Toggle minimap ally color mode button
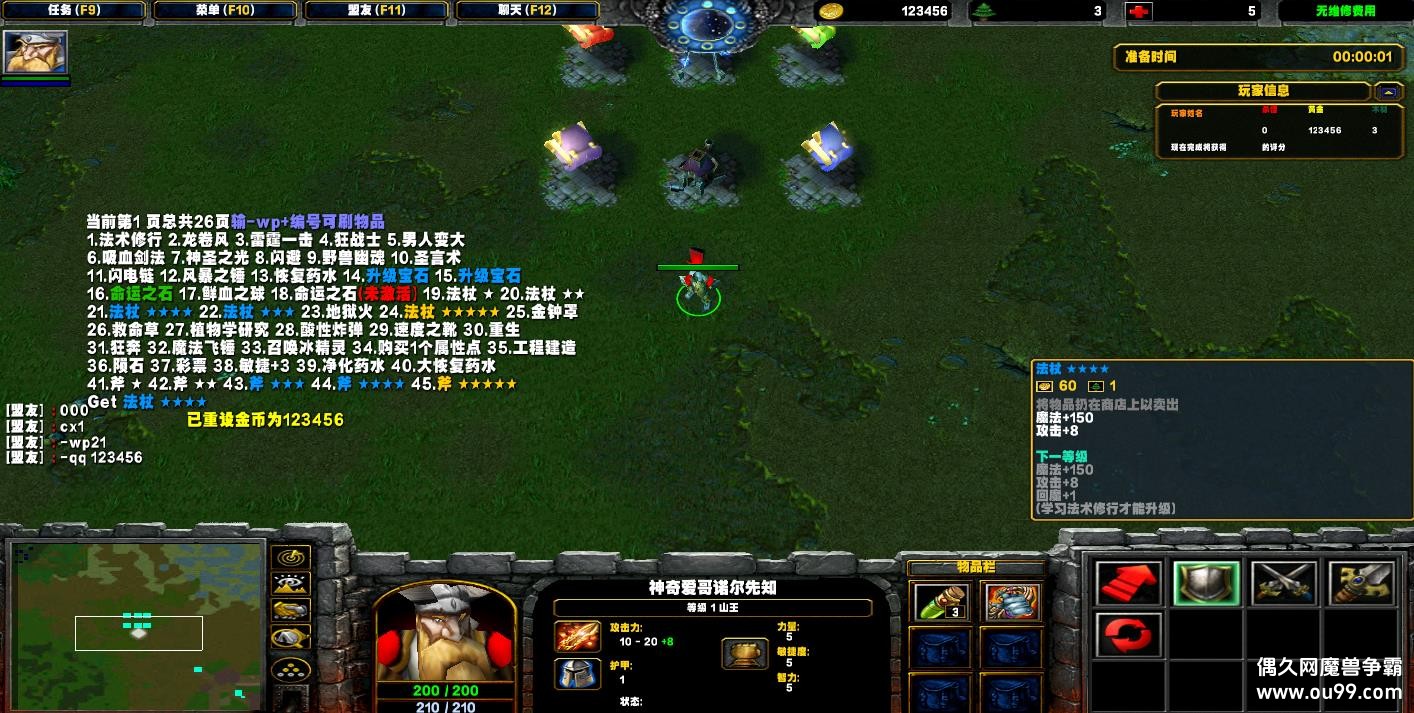1414x713 pixels. [x=290, y=610]
